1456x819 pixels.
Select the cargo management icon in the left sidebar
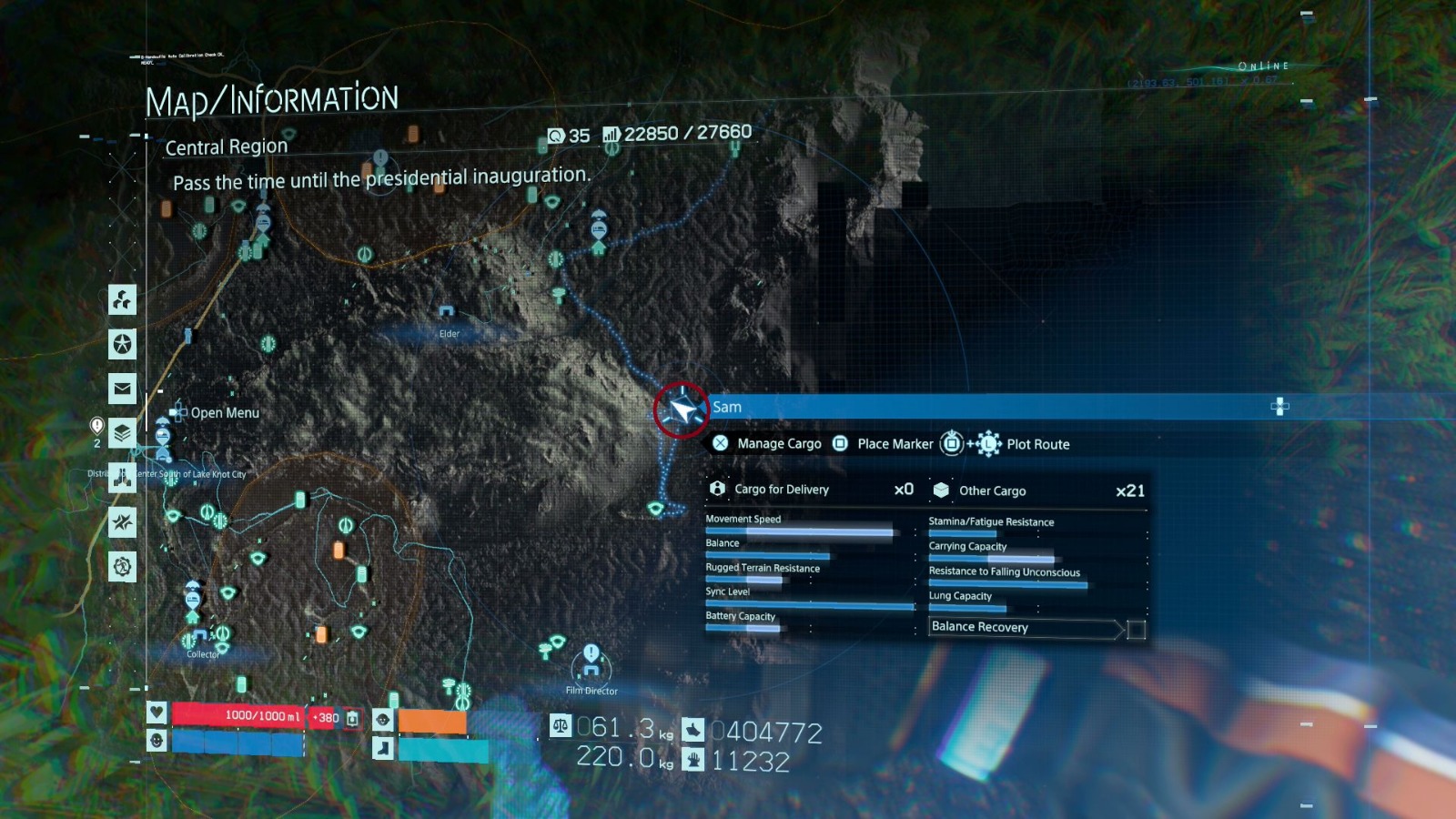pos(122,300)
